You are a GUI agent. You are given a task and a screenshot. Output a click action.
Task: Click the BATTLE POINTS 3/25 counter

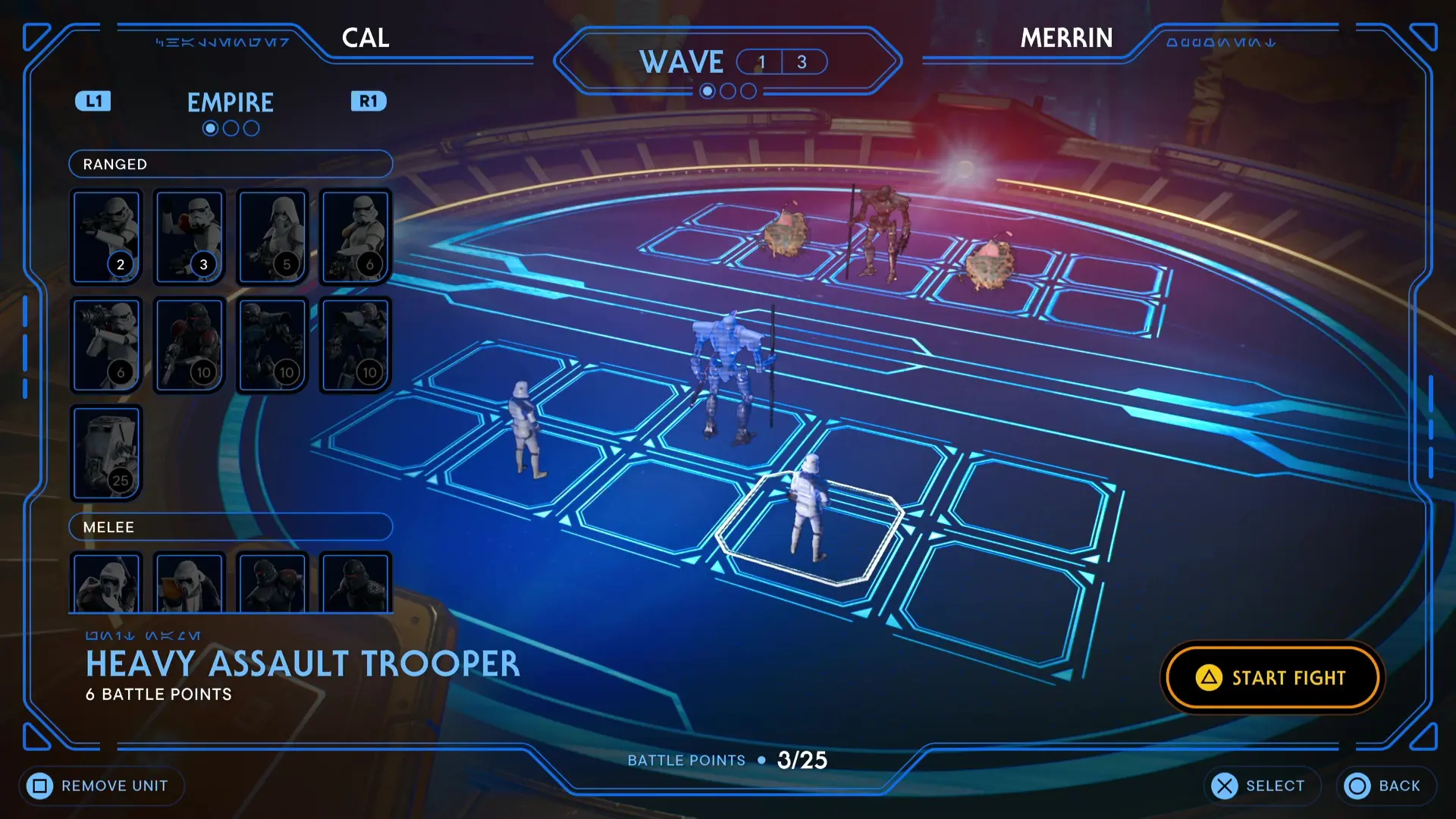click(726, 760)
